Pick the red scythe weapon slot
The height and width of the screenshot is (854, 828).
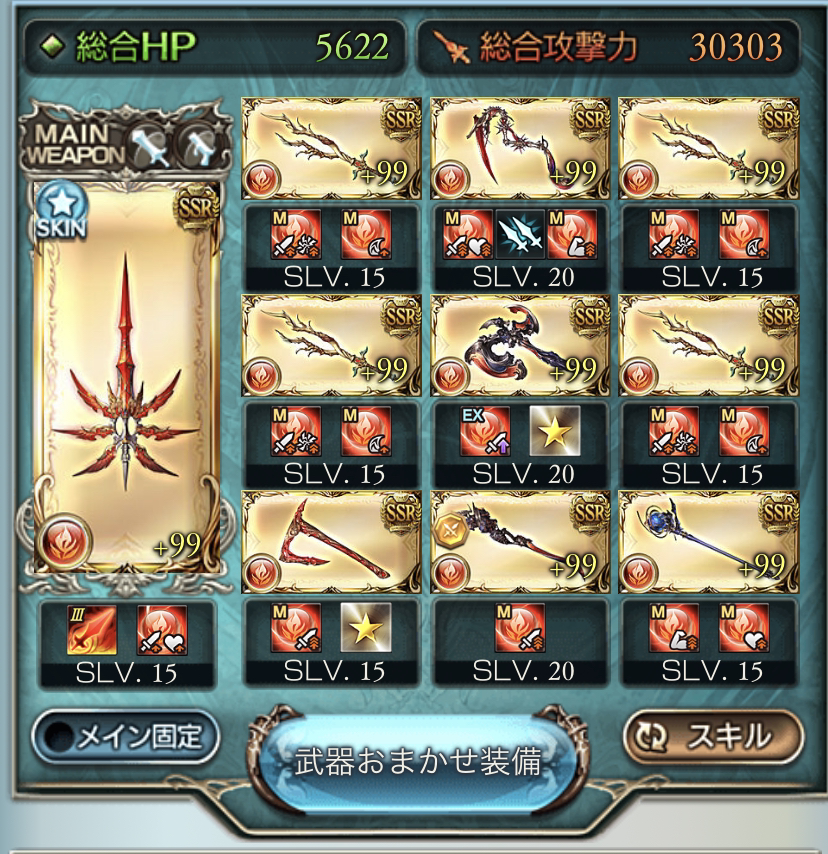coord(330,540)
